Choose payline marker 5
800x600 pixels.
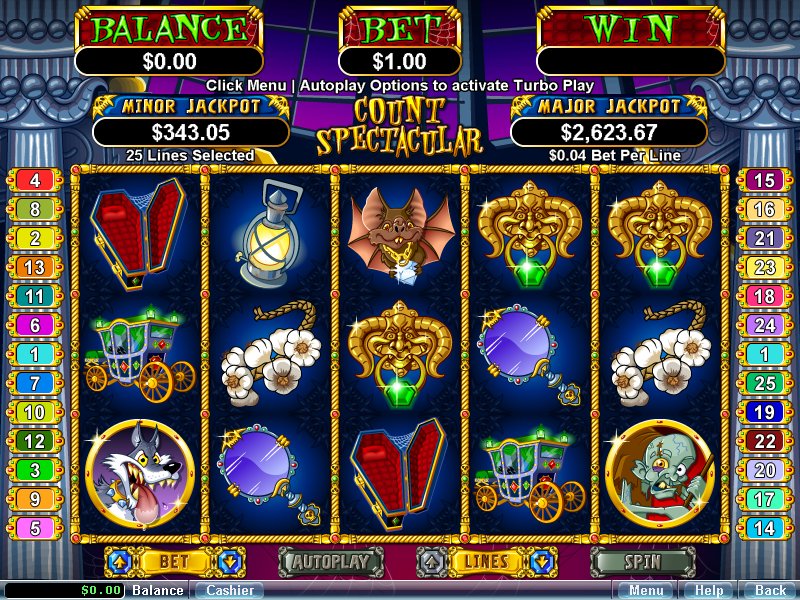click(x=35, y=529)
